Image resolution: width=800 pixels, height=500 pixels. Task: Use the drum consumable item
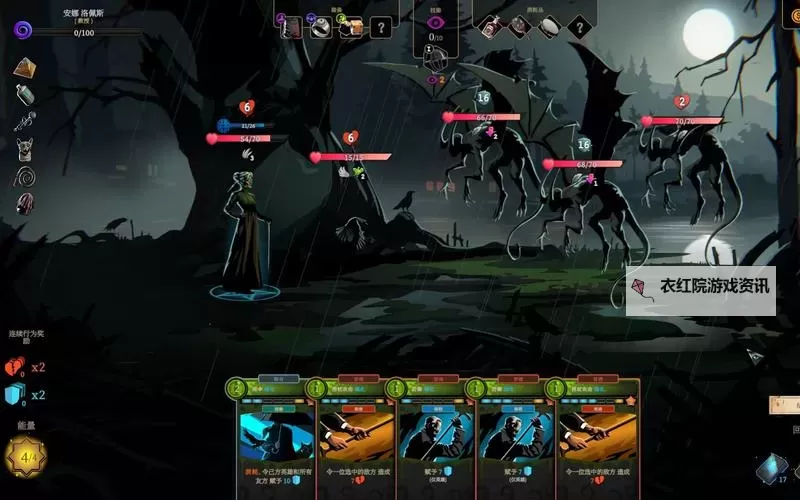pyautogui.click(x=548, y=27)
